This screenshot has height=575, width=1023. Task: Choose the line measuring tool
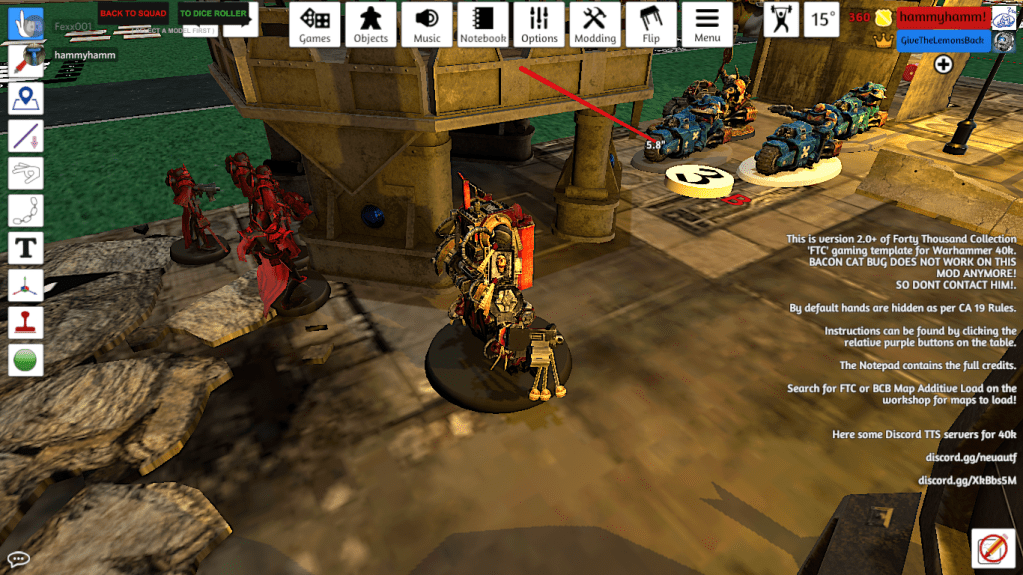(26, 136)
